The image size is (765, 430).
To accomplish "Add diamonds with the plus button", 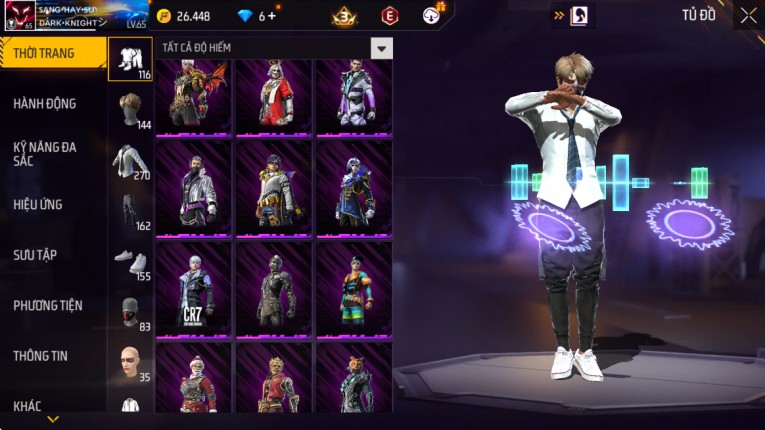I will (x=272, y=16).
